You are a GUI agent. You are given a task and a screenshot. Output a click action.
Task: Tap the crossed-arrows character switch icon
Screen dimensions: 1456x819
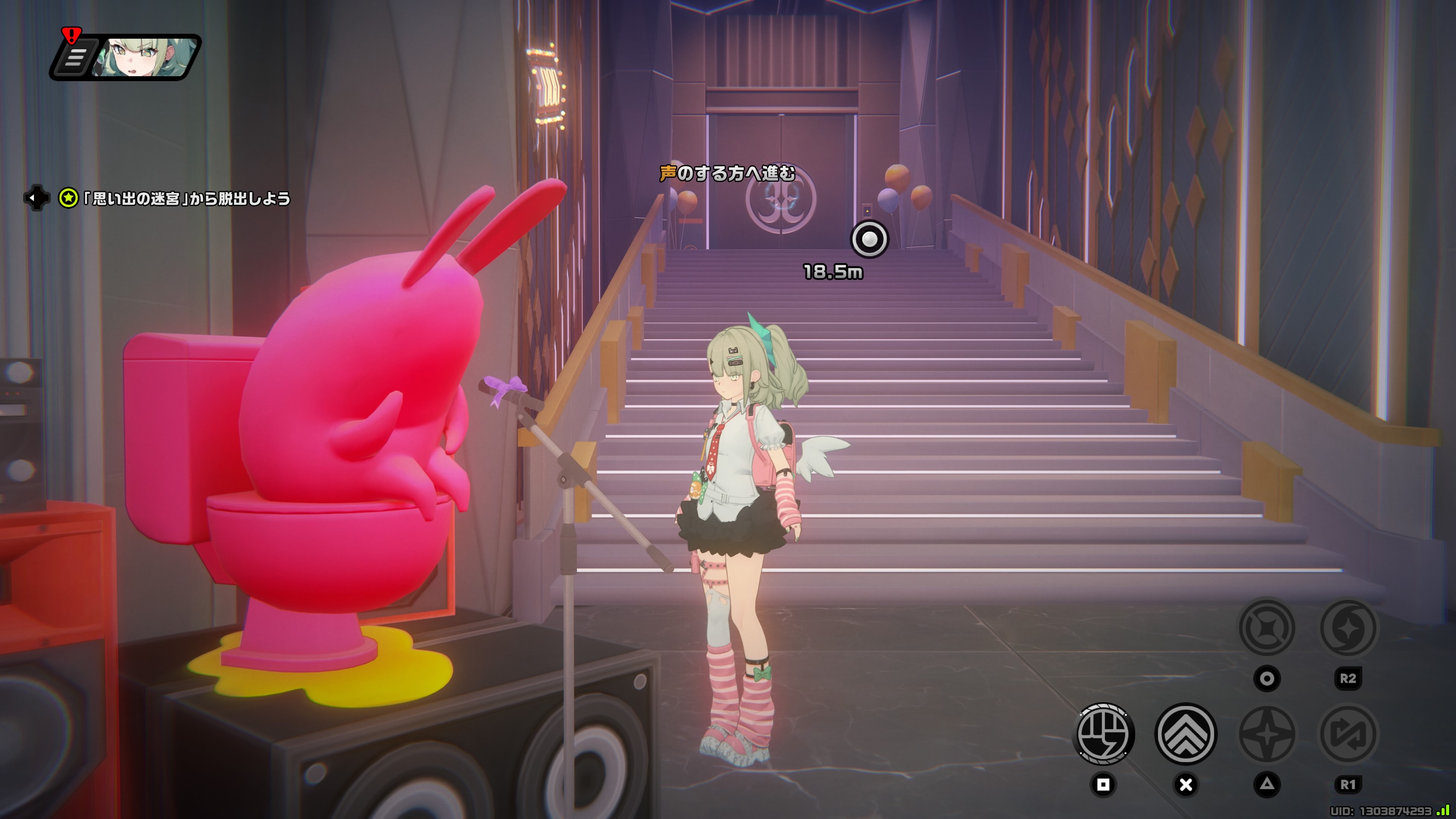pos(1348,734)
